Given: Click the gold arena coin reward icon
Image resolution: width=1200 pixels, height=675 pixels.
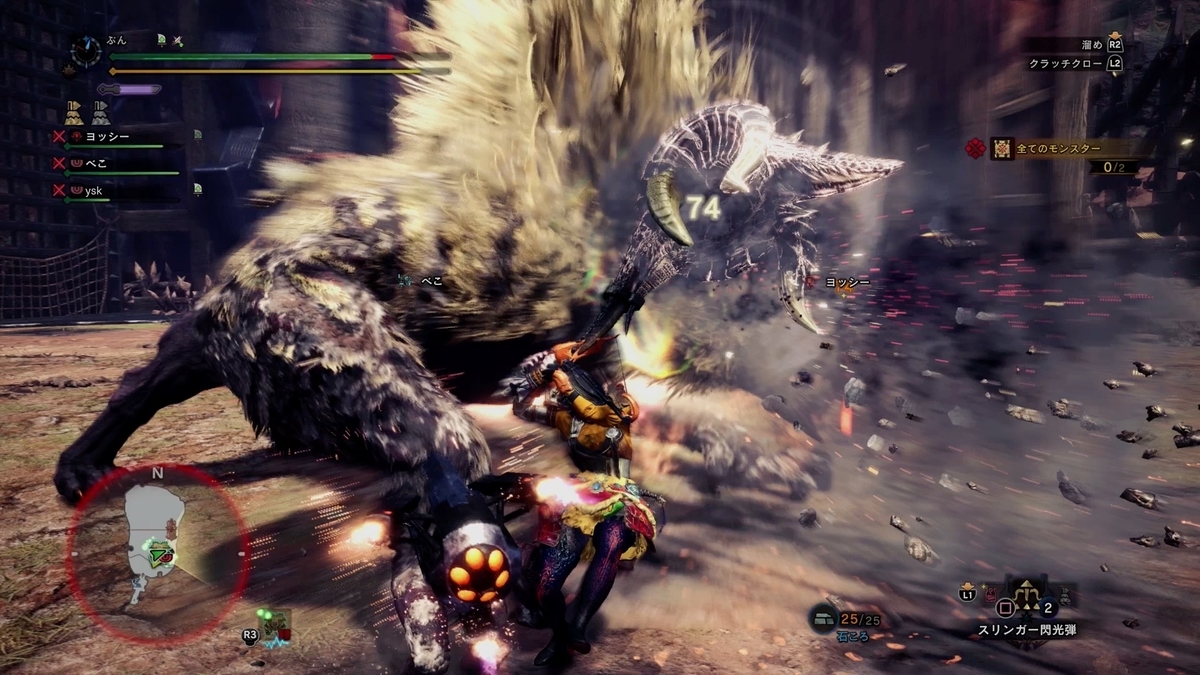Looking at the screenshot, I should (x=74, y=112).
